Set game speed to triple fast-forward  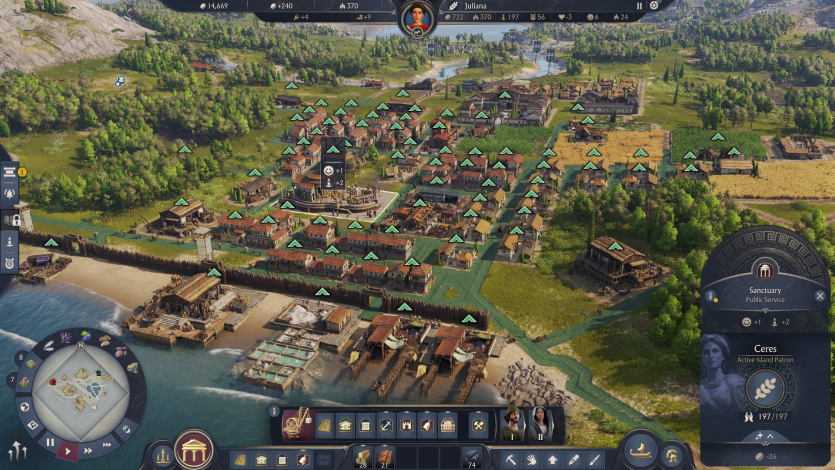coord(108,442)
